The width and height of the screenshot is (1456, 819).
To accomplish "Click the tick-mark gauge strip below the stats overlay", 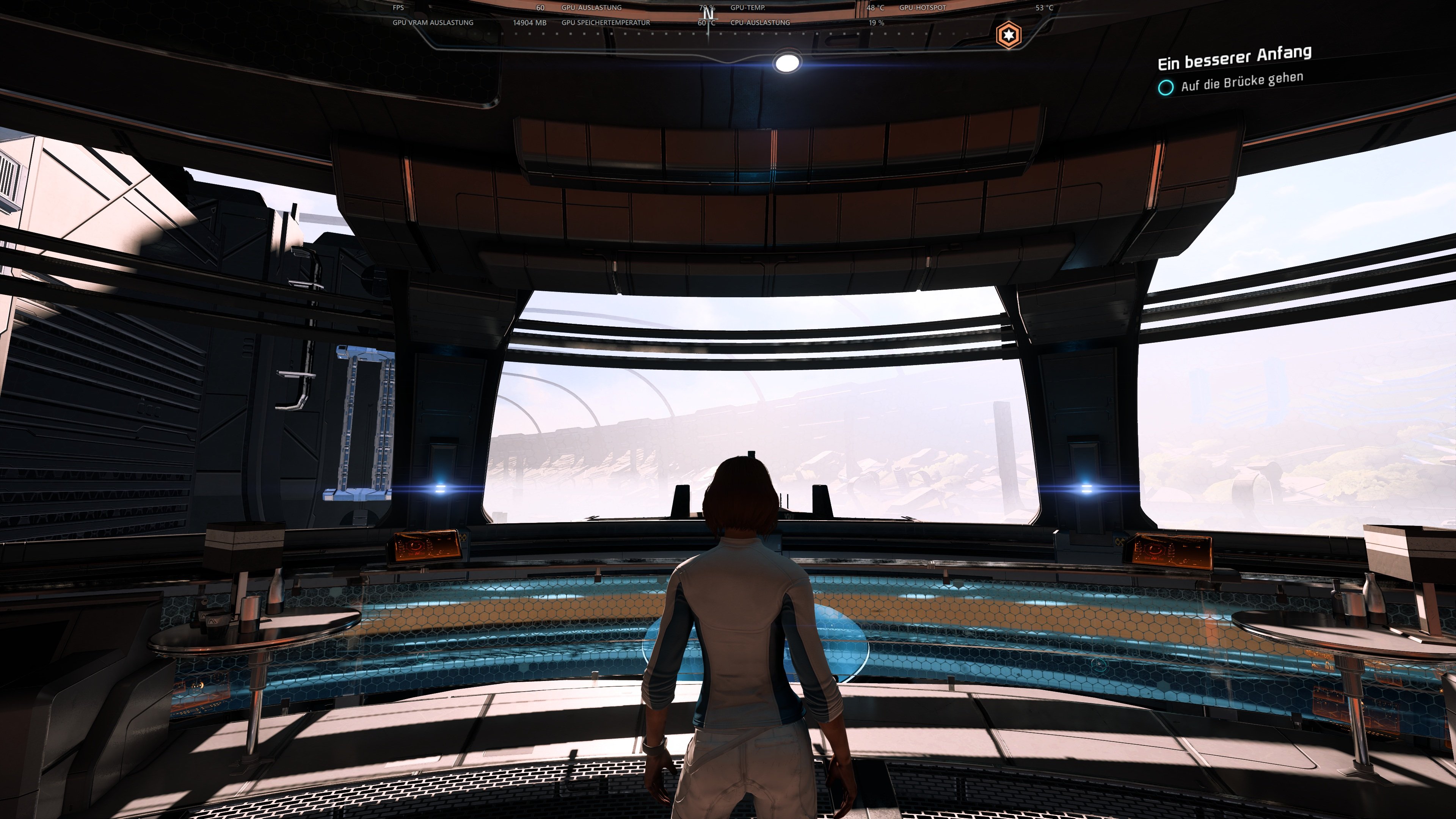I will coord(706,35).
